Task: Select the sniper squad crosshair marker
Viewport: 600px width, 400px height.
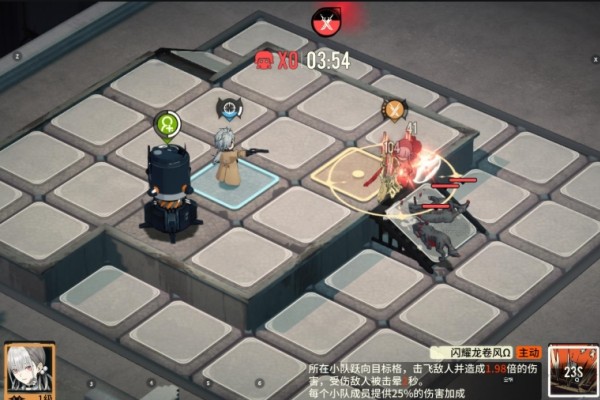Action: click(x=230, y=106)
